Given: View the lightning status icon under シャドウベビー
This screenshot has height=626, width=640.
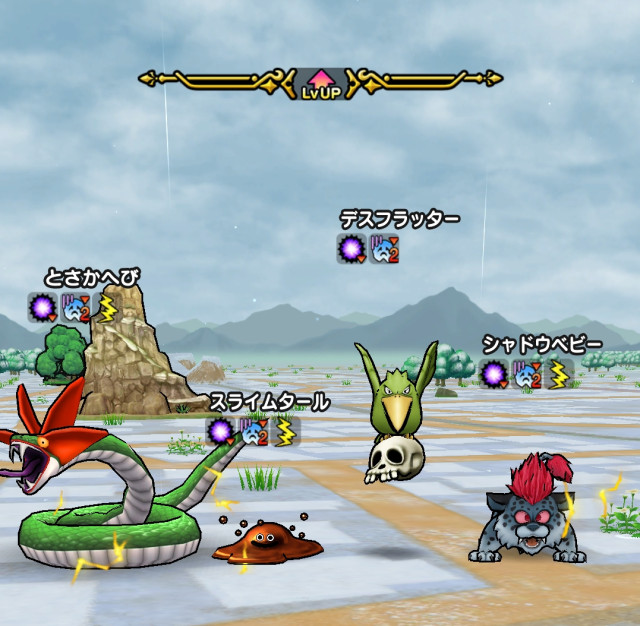Looking at the screenshot, I should [558, 375].
